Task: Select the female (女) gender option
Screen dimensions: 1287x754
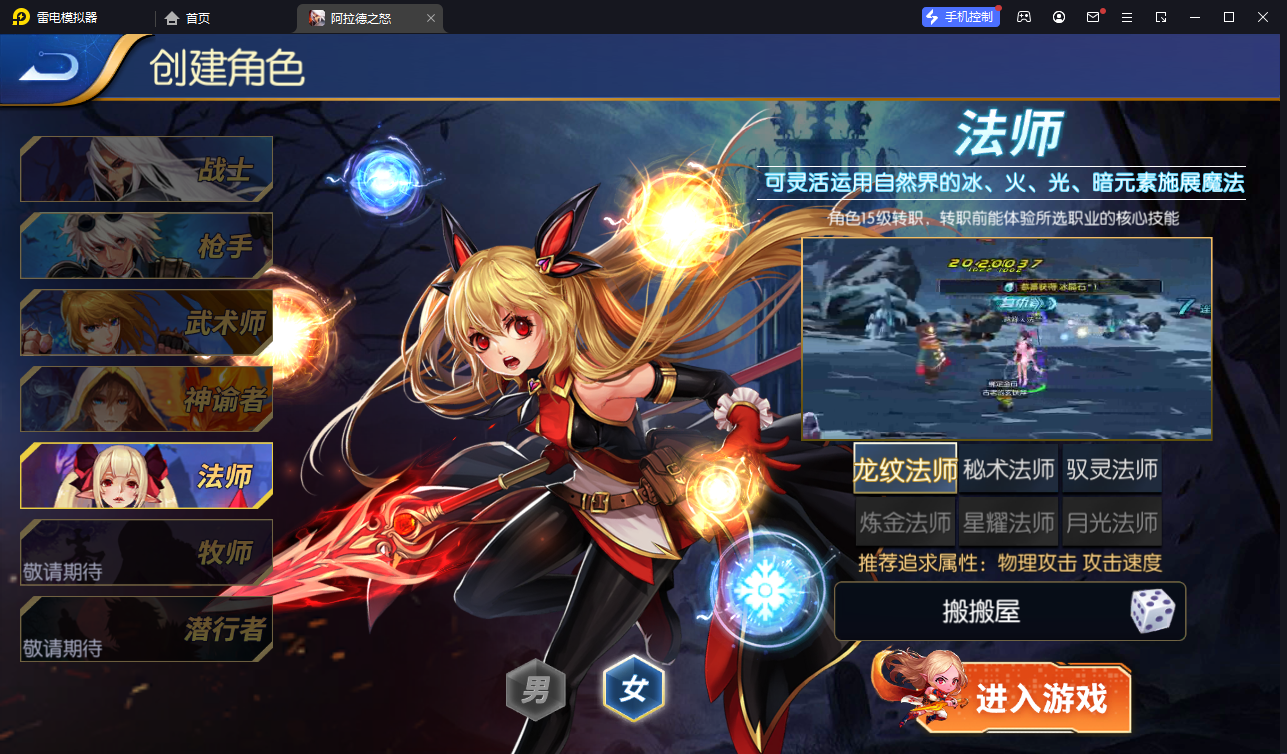Action: coord(633,689)
